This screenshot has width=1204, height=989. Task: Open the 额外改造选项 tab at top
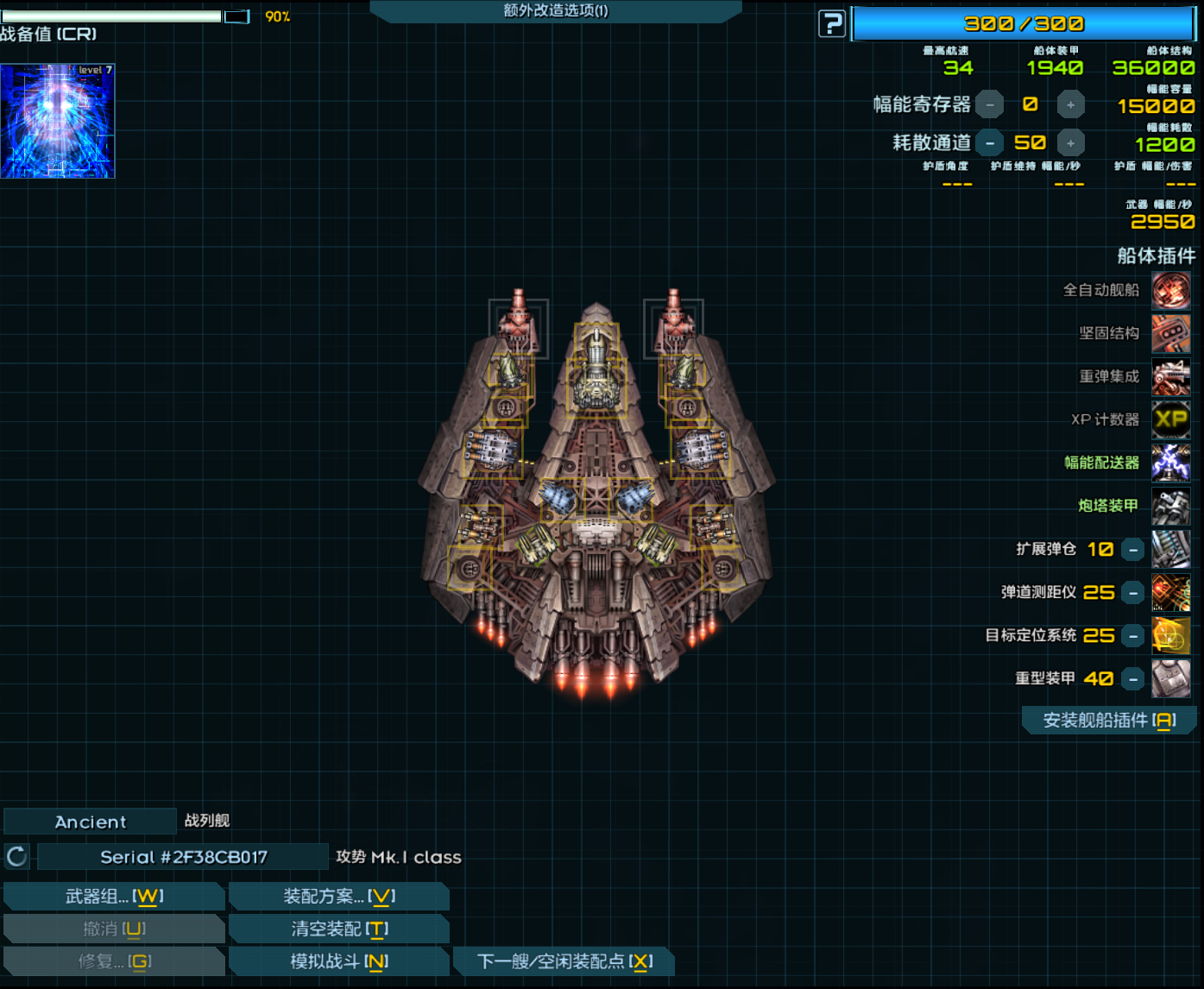555,11
